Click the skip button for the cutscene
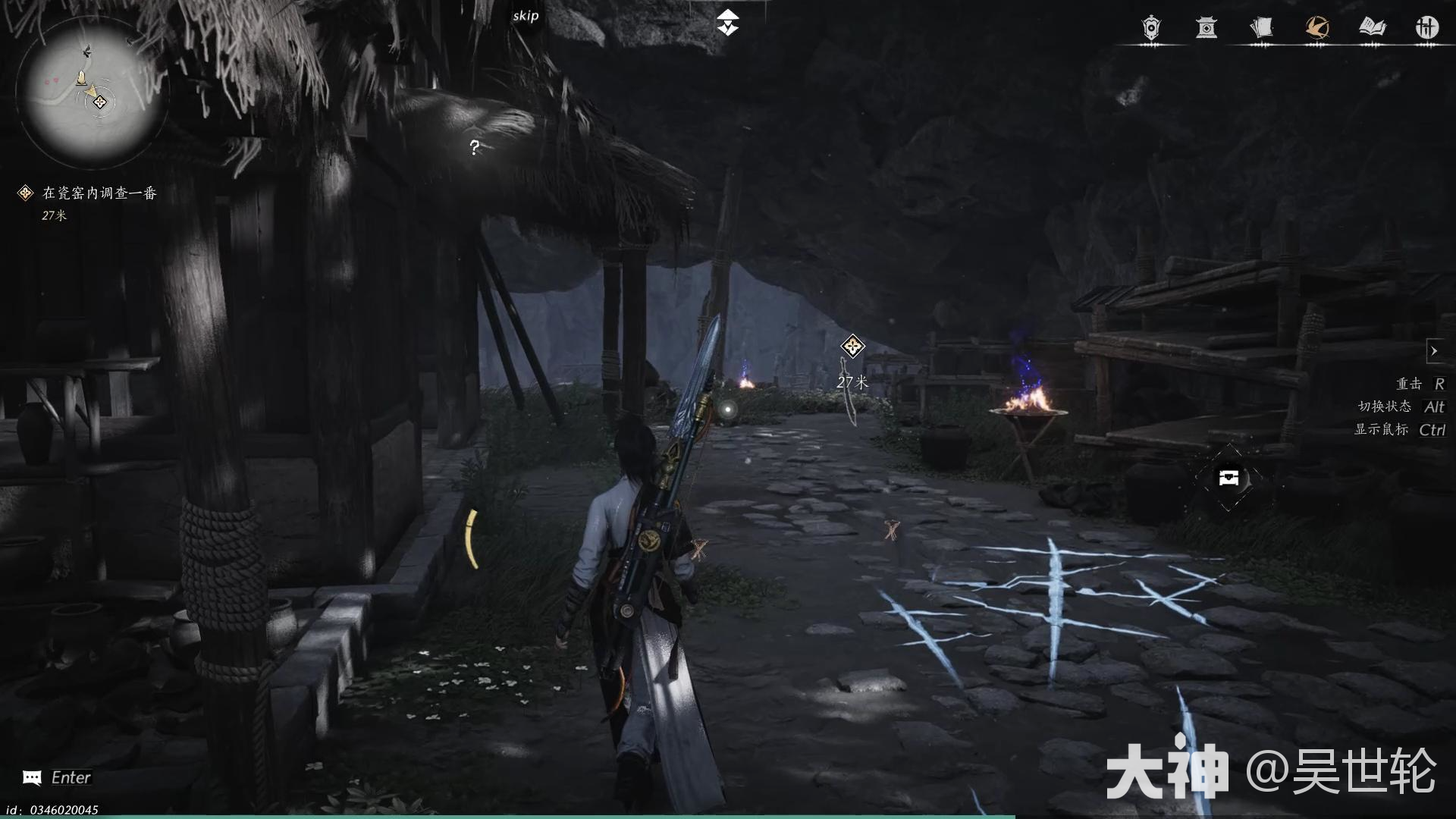Viewport: 1456px width, 819px height. (x=525, y=16)
